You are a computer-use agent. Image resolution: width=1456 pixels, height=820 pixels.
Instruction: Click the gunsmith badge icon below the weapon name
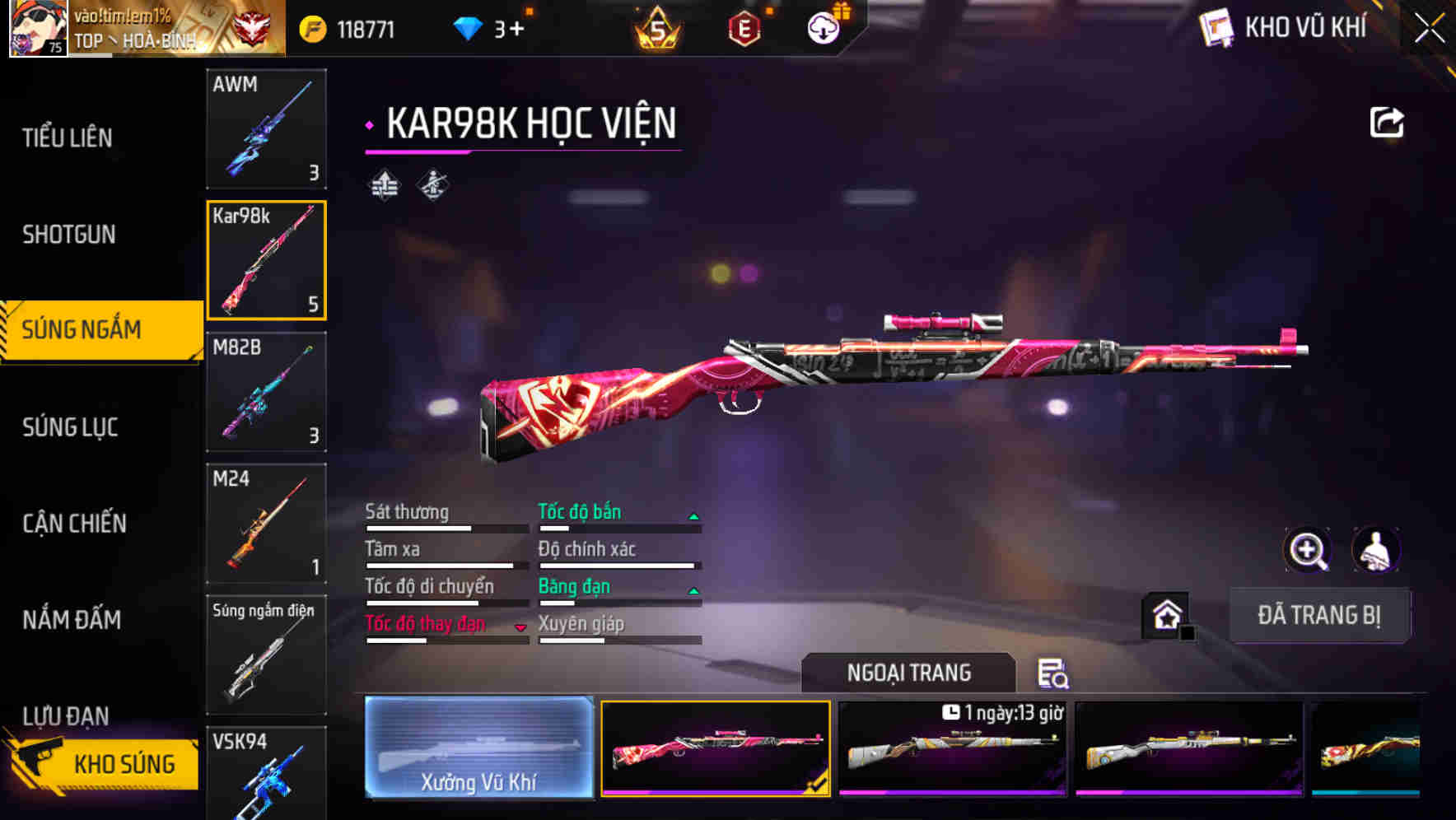(432, 184)
